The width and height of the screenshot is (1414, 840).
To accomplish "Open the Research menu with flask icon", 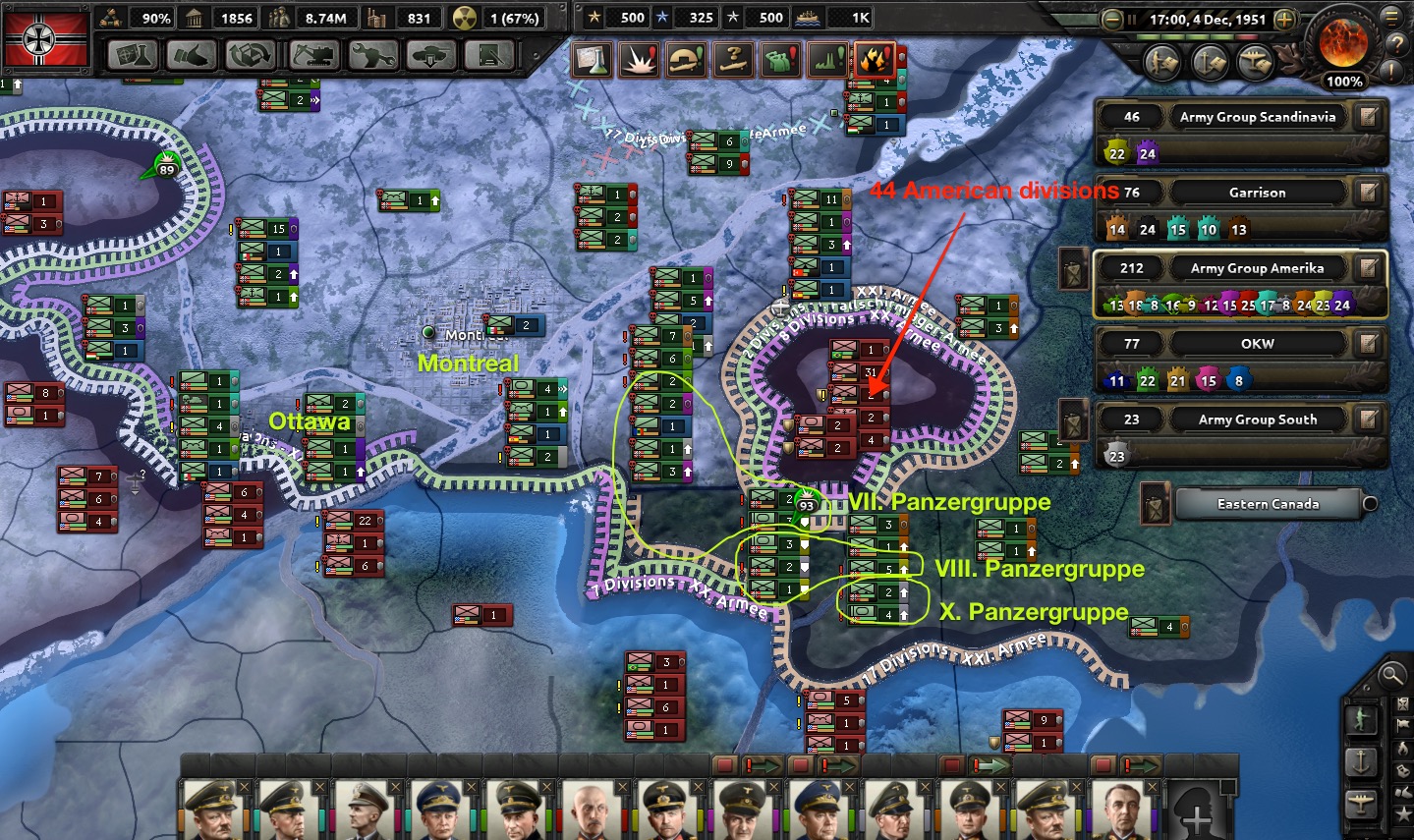I will pos(133,55).
